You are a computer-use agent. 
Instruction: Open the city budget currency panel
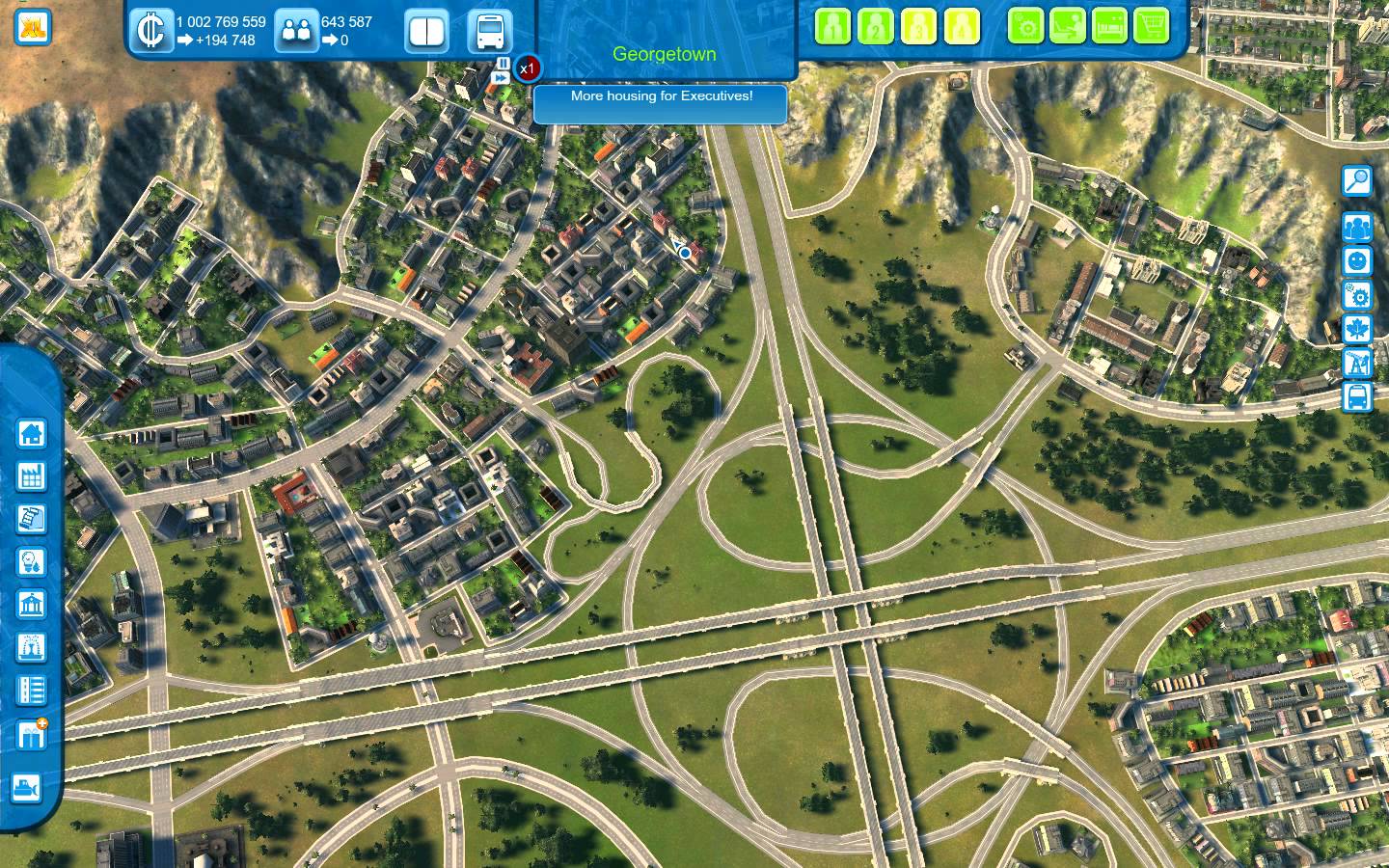coord(150,31)
